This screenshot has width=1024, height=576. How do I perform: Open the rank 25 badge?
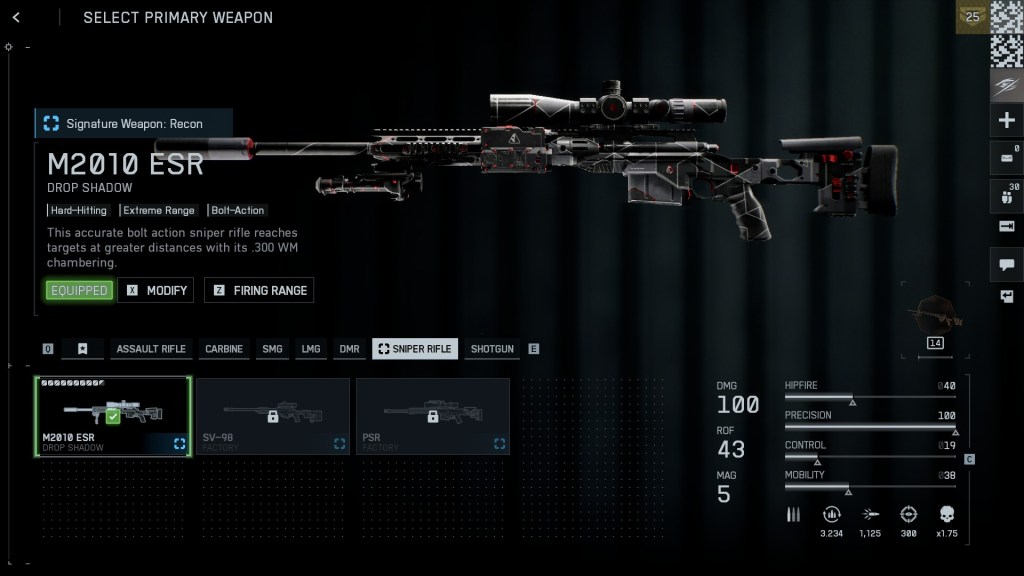click(x=971, y=18)
